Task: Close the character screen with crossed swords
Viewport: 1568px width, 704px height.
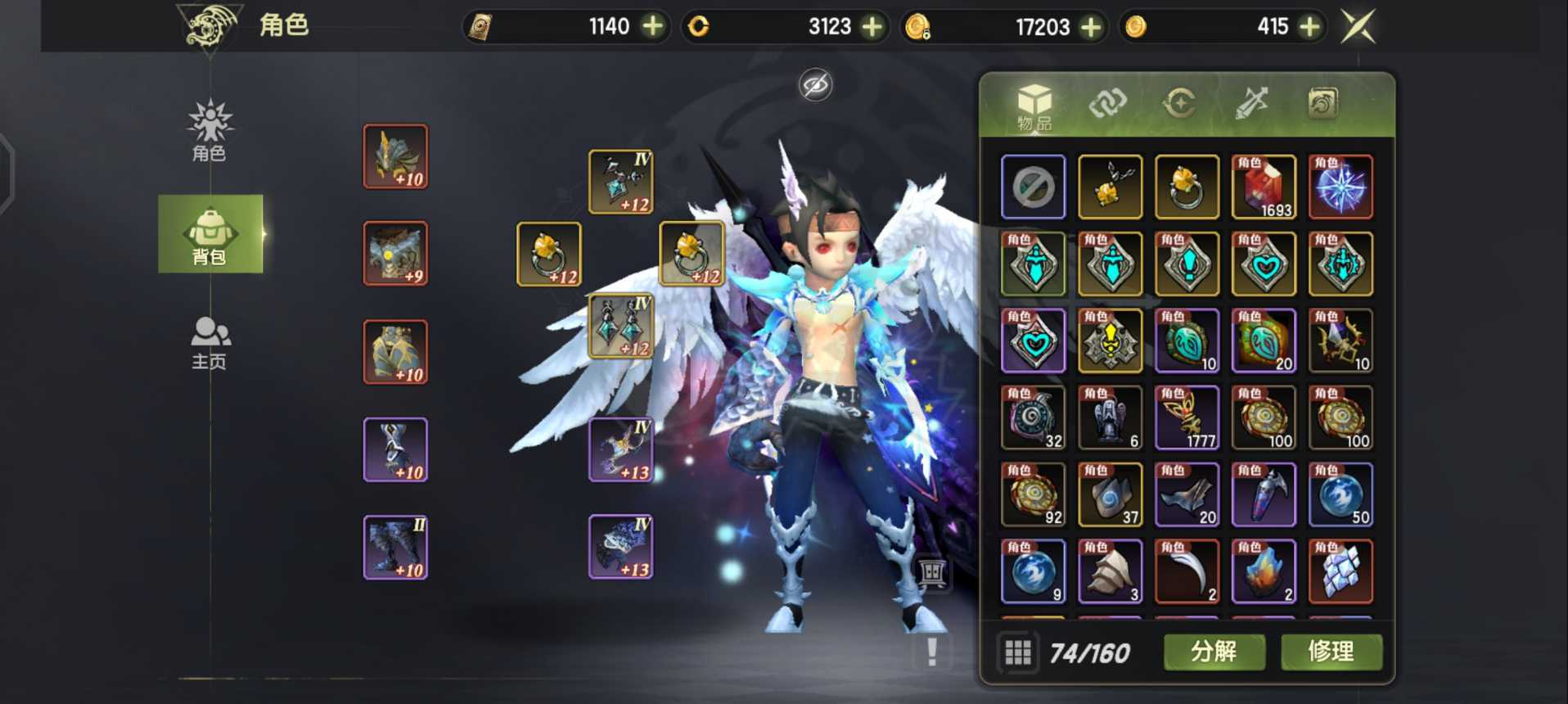Action: (x=1358, y=27)
